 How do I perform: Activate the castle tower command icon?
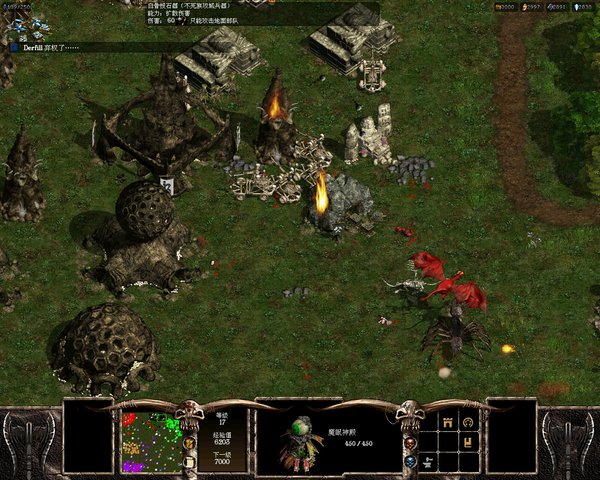pyautogui.click(x=447, y=423)
